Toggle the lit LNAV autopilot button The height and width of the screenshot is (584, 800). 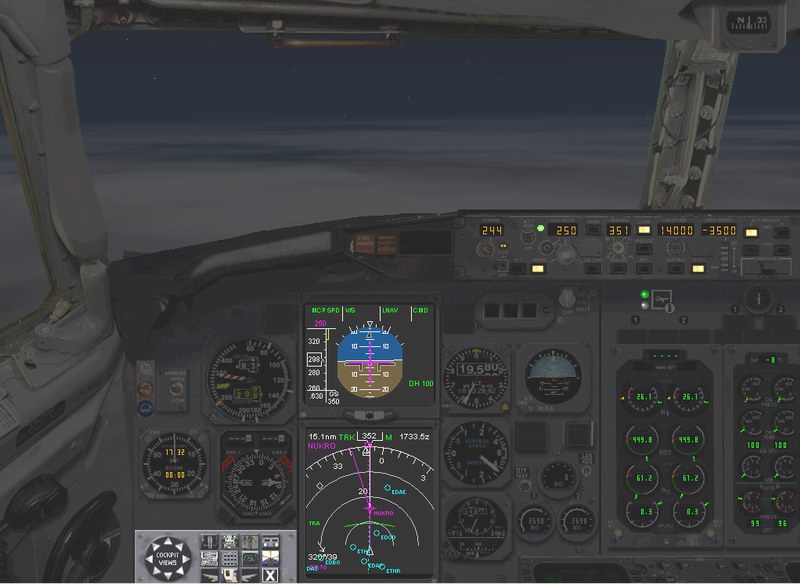click(644, 229)
